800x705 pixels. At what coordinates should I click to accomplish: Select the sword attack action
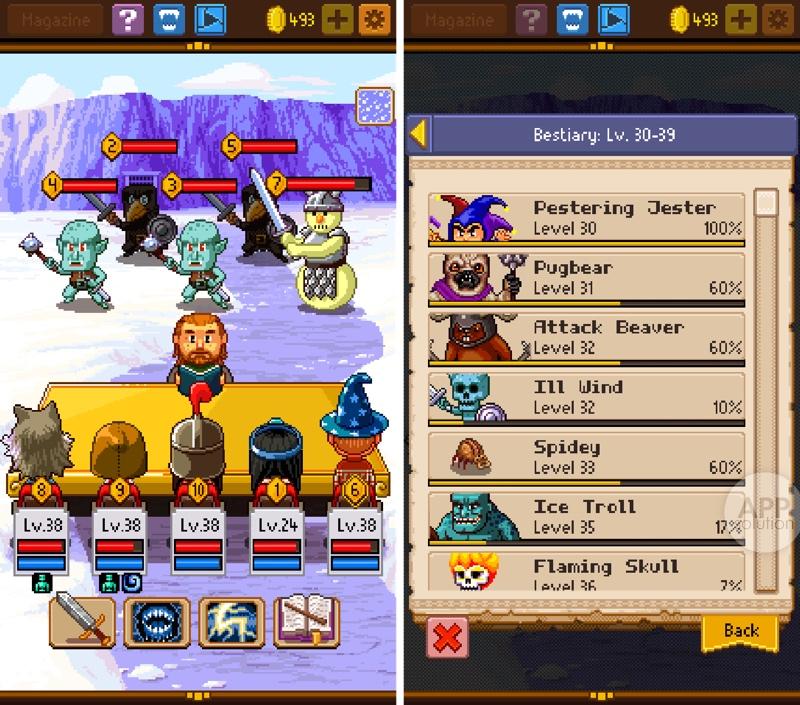tap(81, 622)
